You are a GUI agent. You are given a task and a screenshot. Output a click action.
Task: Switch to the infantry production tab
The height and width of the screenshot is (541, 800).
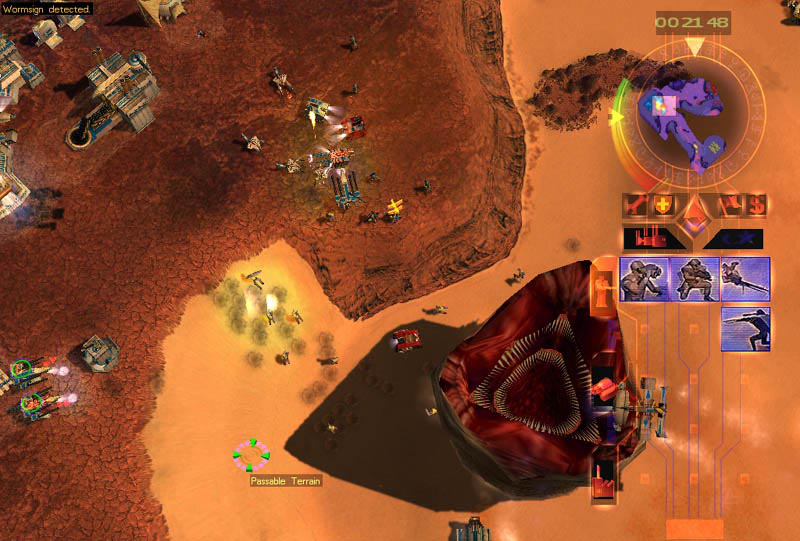coord(603,290)
